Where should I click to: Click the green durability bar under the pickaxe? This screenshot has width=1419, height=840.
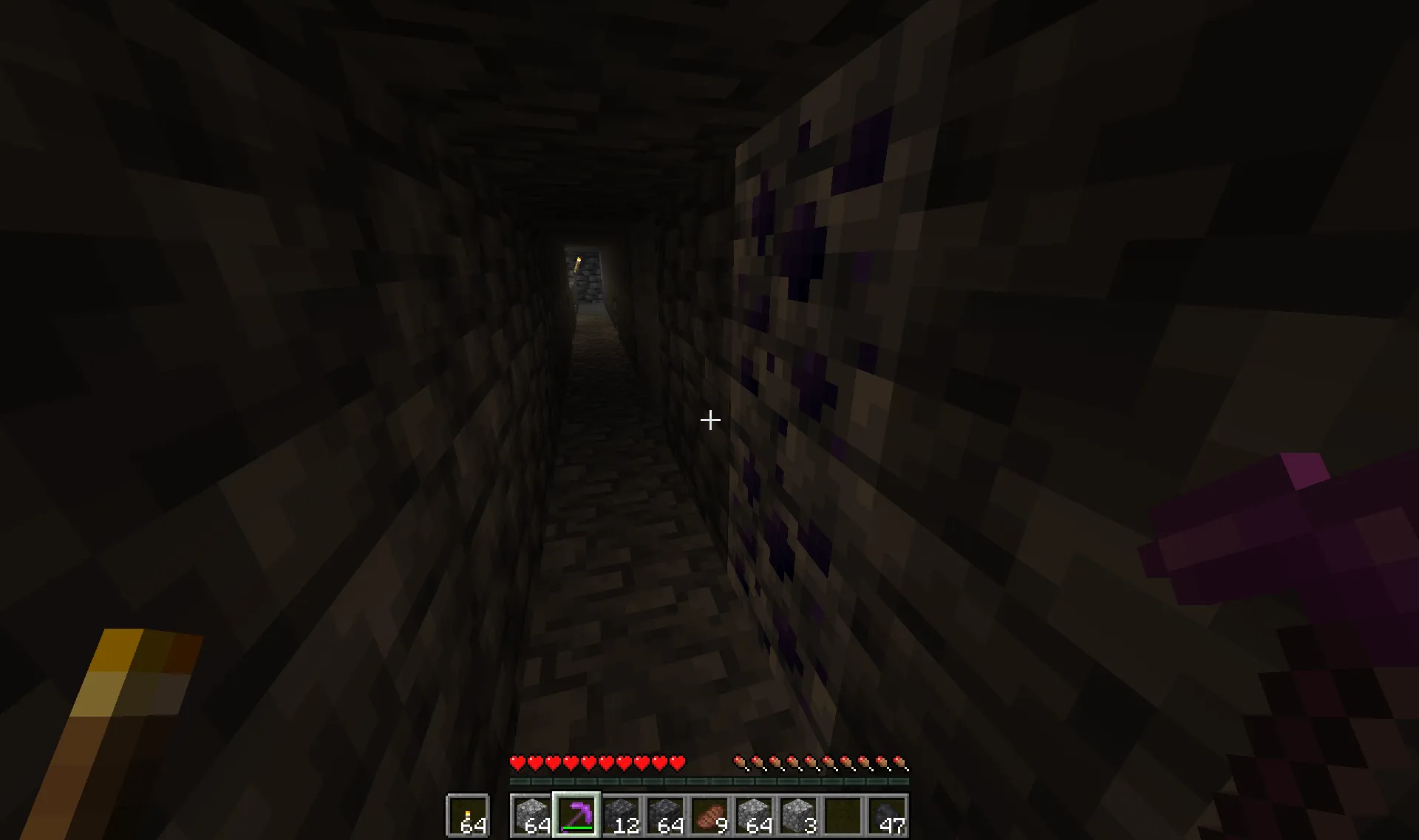[576, 827]
